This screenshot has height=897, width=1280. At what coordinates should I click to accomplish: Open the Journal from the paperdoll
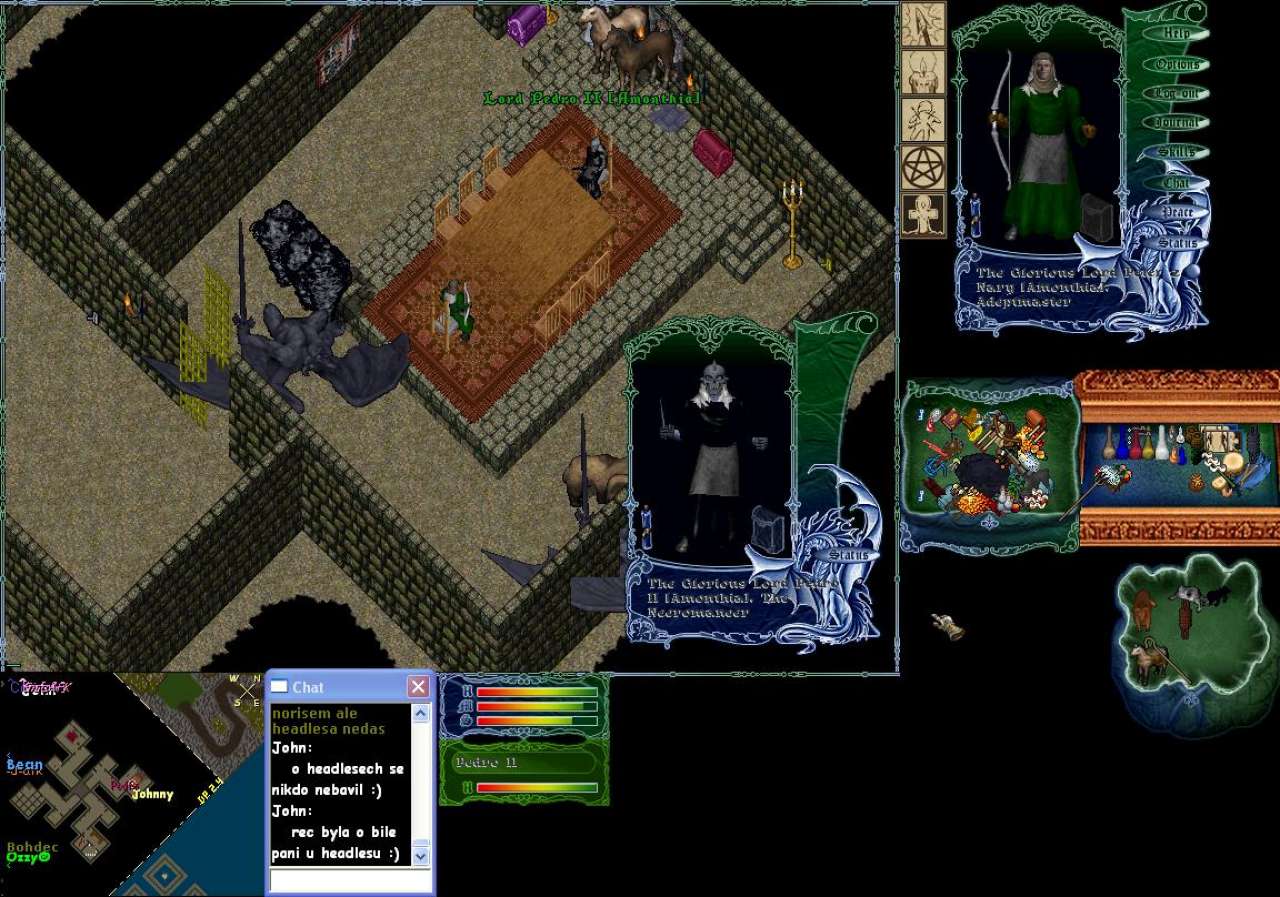tap(1176, 123)
